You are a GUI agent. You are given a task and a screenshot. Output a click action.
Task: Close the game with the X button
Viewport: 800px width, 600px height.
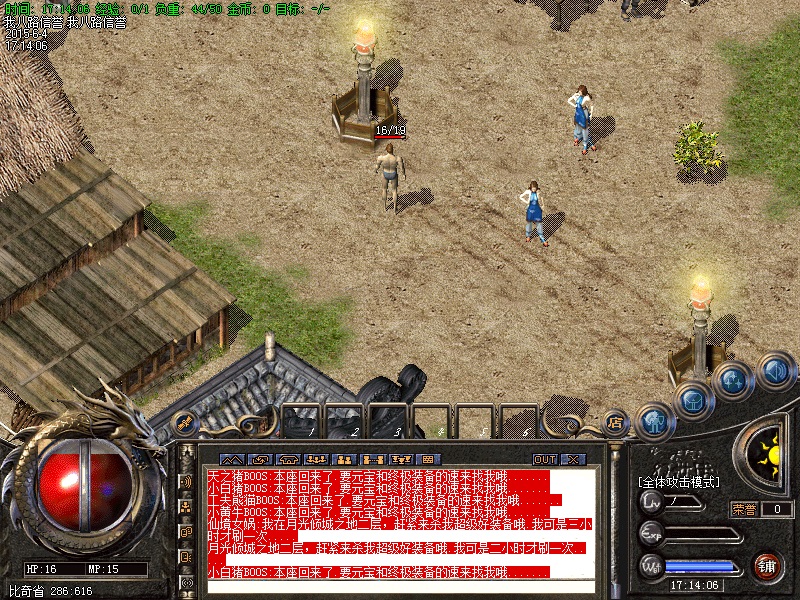point(573,459)
